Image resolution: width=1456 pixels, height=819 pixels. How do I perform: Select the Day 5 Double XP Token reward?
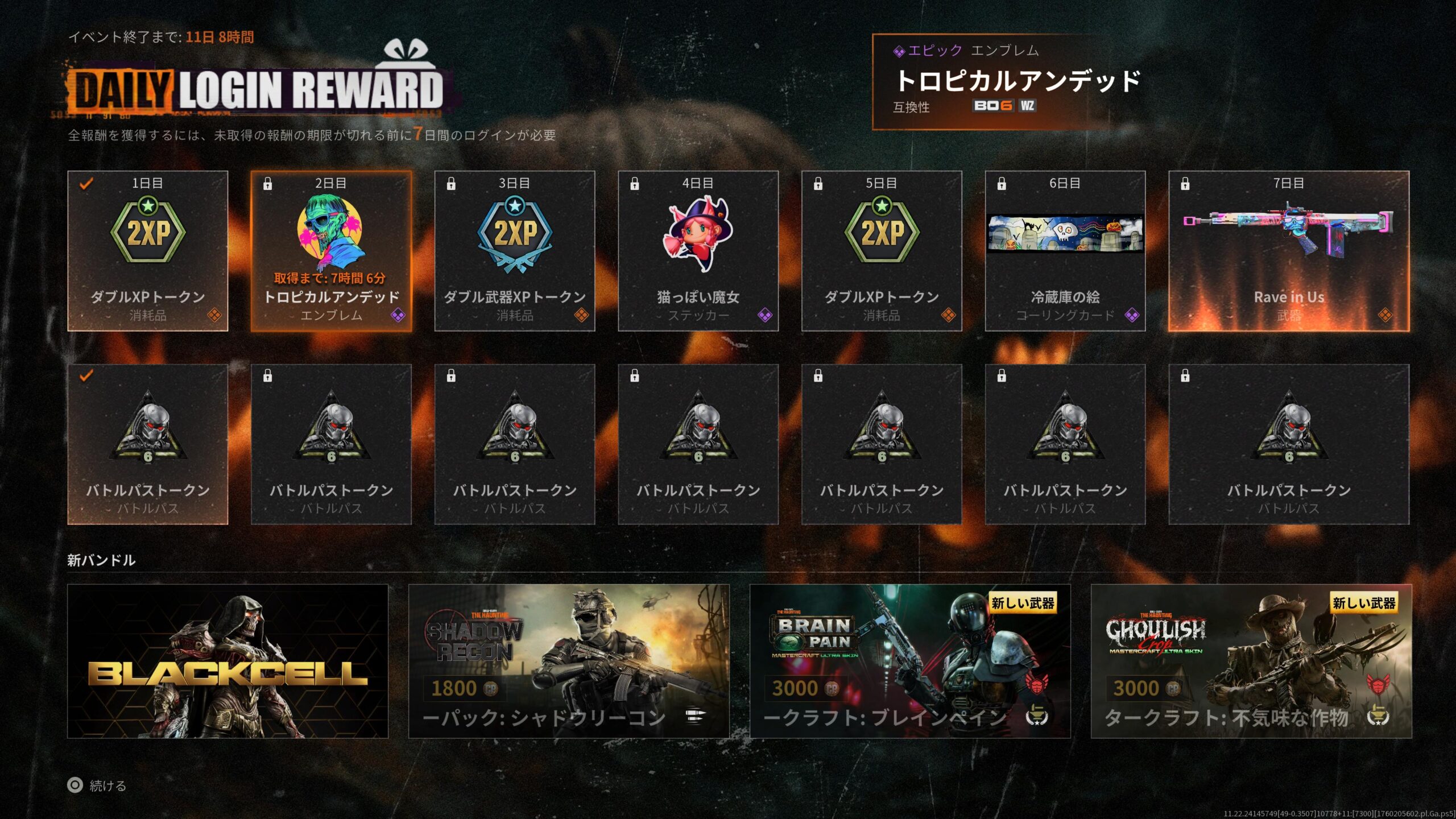[x=882, y=251]
